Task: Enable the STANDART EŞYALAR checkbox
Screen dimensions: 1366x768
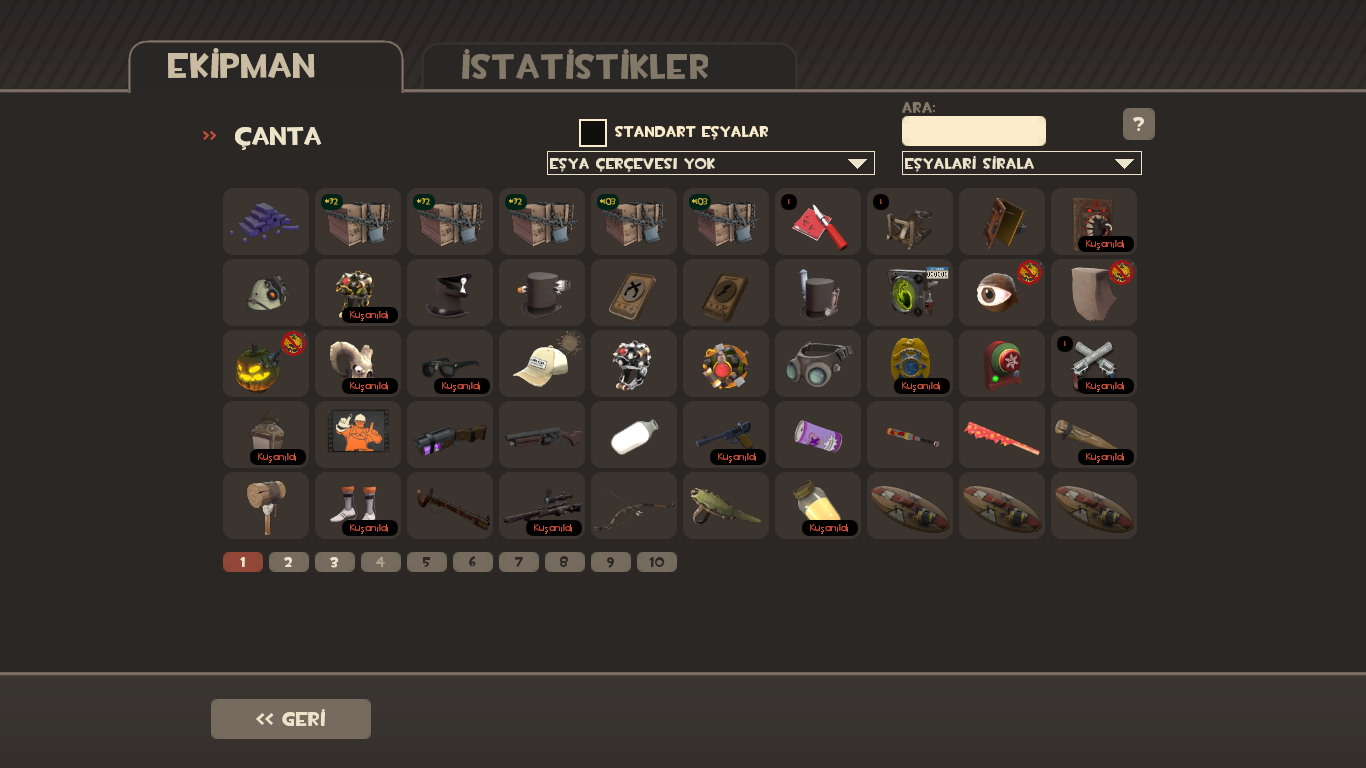Action: 595,131
